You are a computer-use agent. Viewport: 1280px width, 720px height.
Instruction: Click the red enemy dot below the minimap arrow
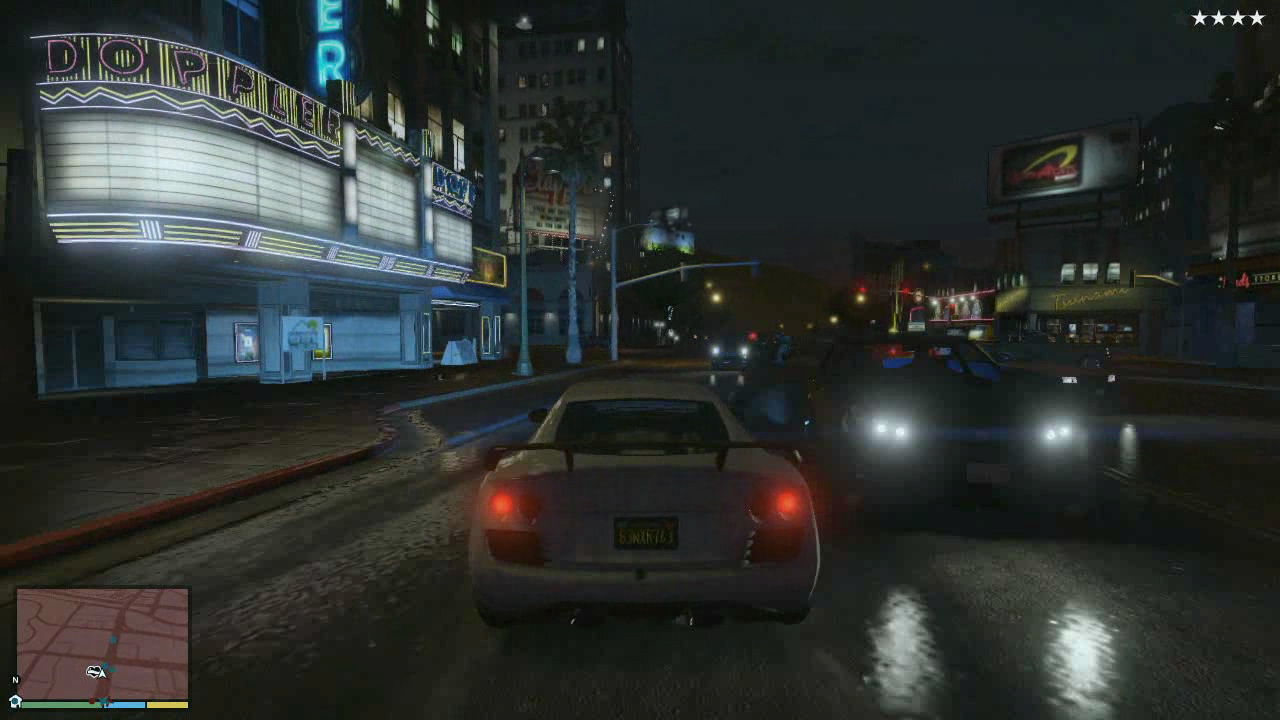(x=92, y=701)
